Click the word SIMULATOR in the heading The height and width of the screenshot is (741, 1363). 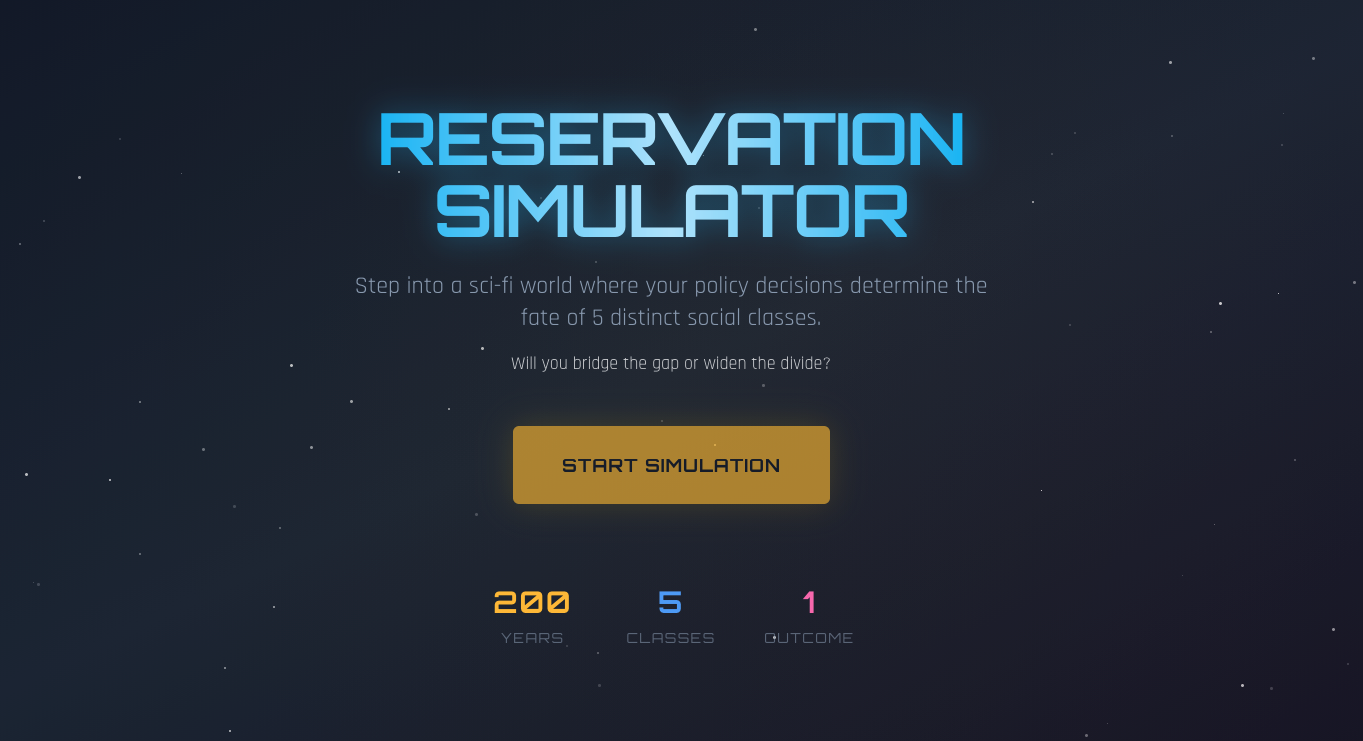pyautogui.click(x=670, y=210)
